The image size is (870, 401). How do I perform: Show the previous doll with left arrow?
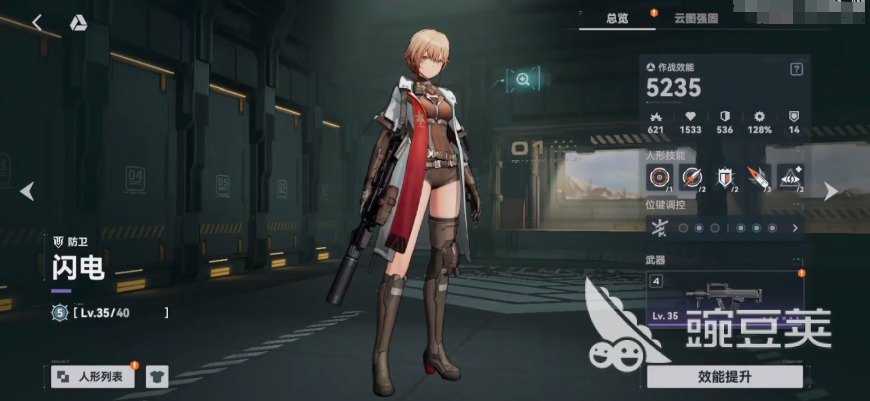point(27,191)
